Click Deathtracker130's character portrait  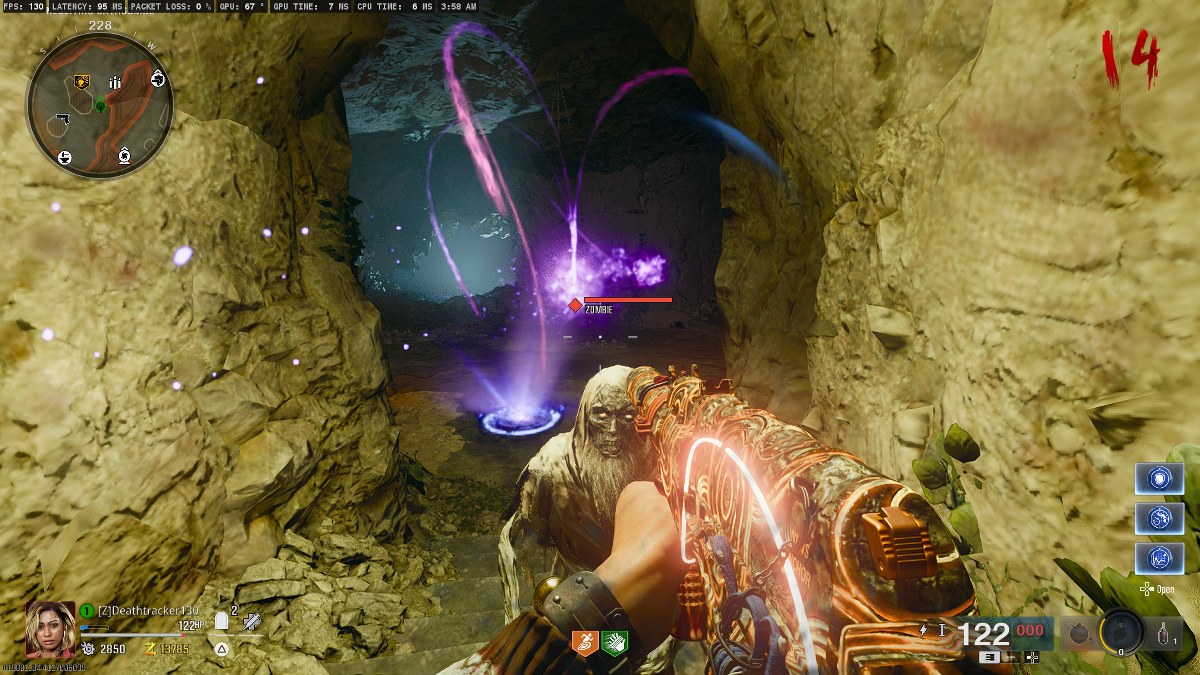click(50, 627)
